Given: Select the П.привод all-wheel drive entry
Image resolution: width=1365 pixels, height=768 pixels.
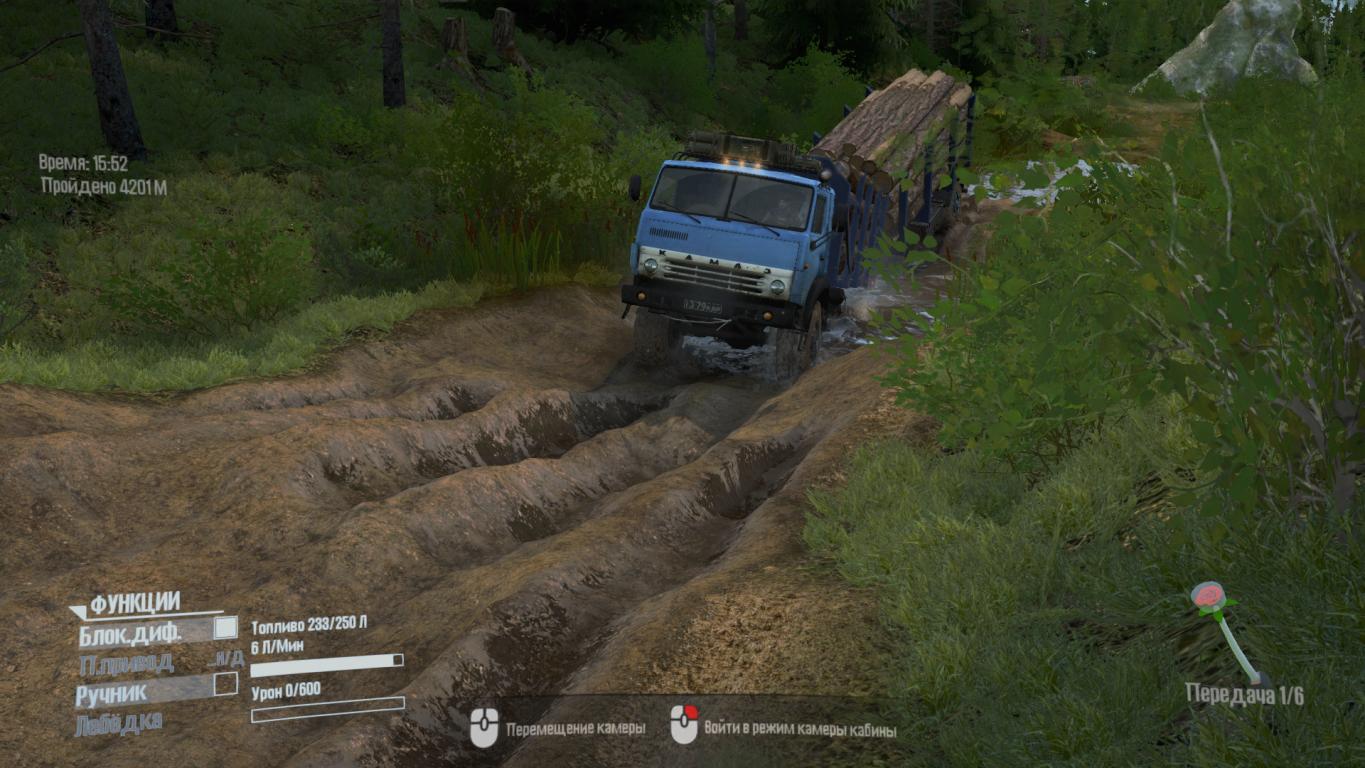Looking at the screenshot, I should coord(126,662).
